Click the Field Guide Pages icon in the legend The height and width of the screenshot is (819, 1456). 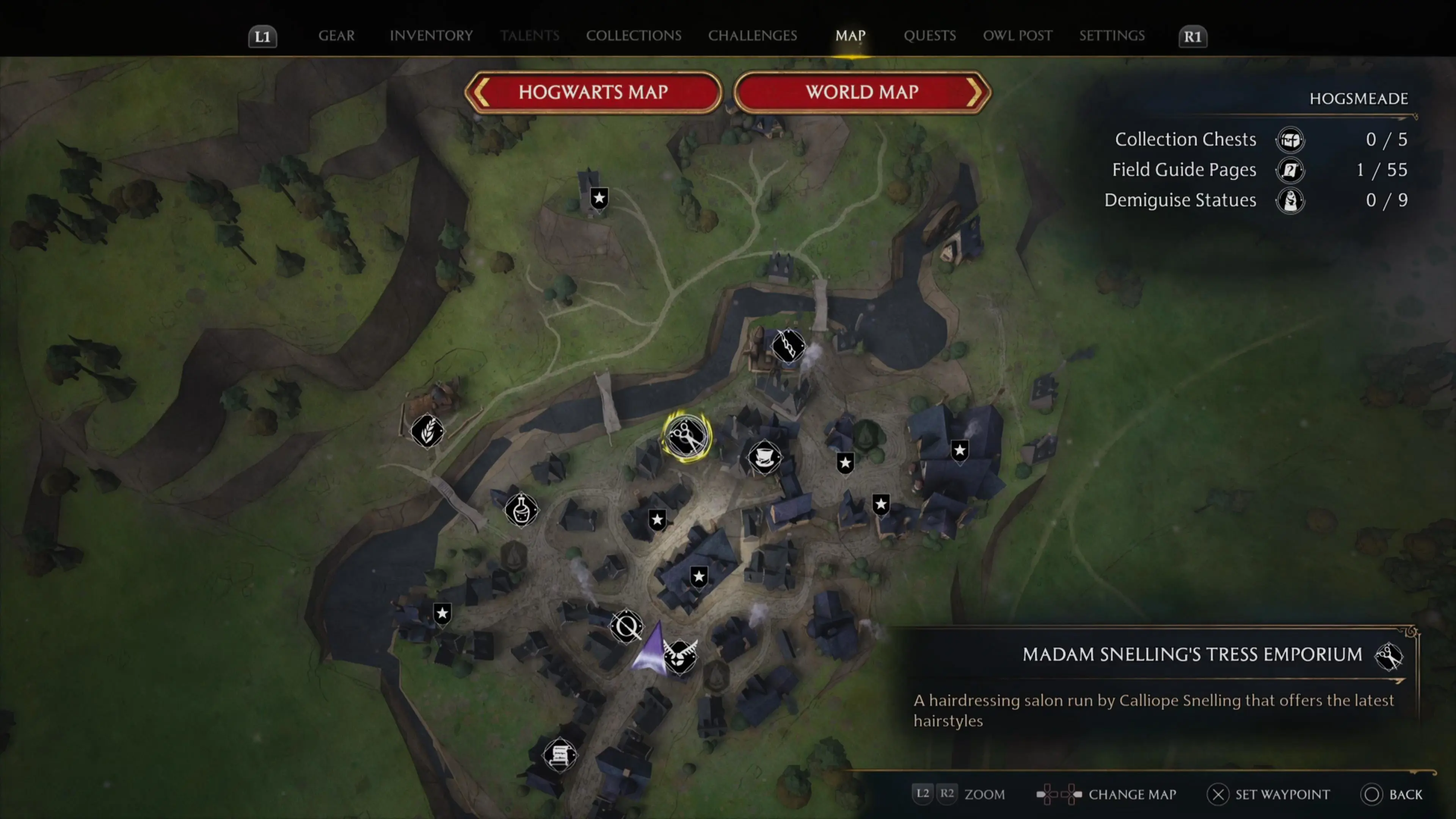point(1290,170)
